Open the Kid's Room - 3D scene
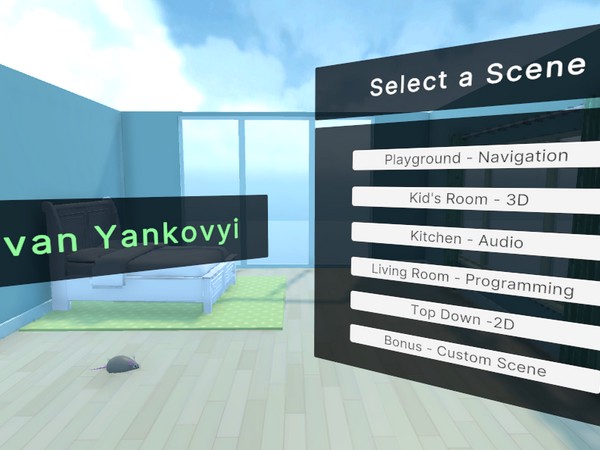The width and height of the screenshot is (600, 450). (x=470, y=199)
